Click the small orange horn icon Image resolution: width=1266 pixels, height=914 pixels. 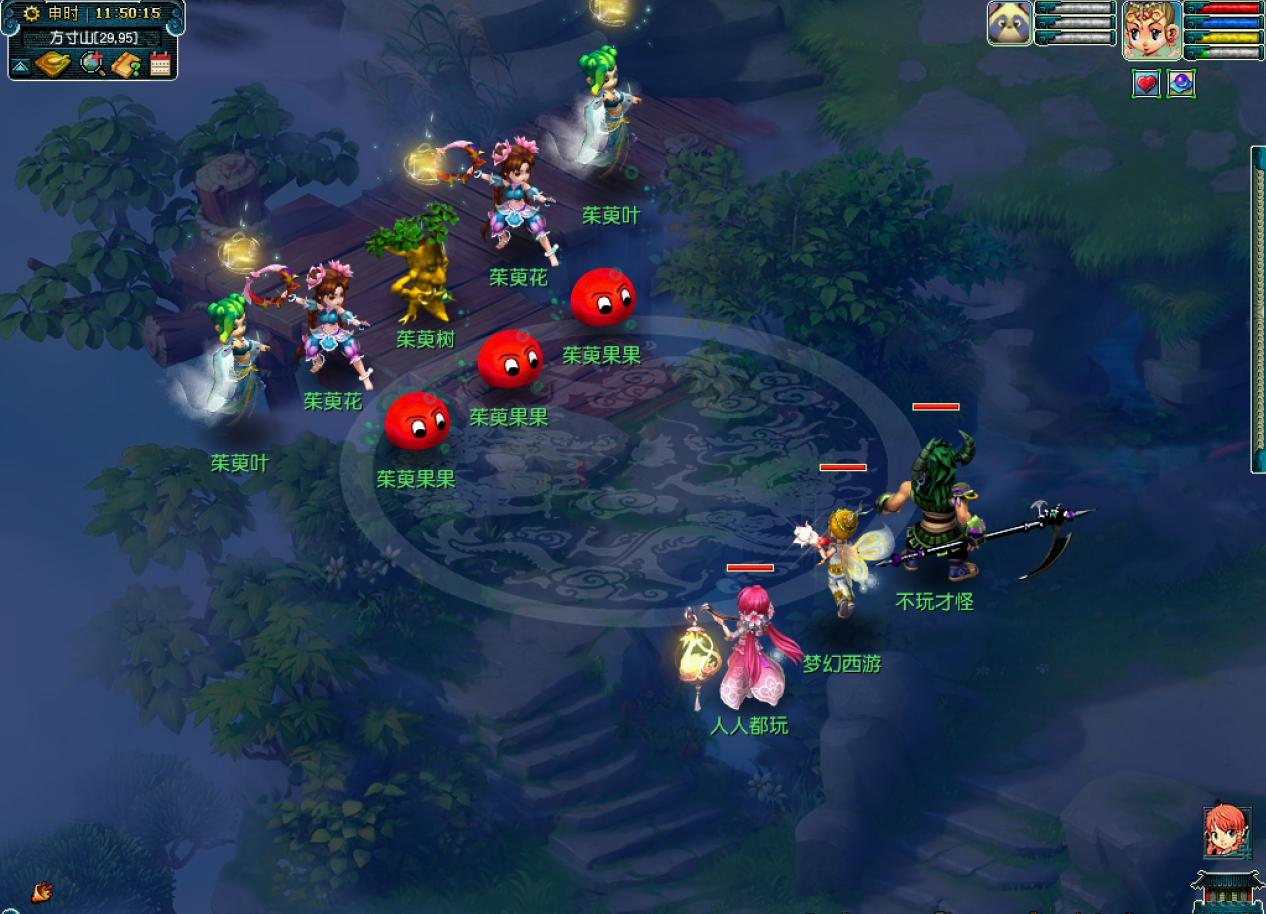[41, 892]
